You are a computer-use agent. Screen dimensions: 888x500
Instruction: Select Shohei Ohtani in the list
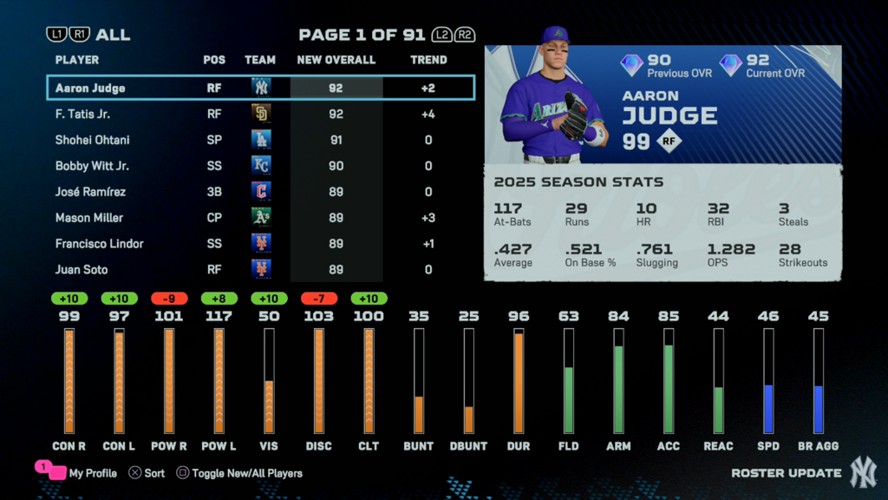click(x=260, y=140)
